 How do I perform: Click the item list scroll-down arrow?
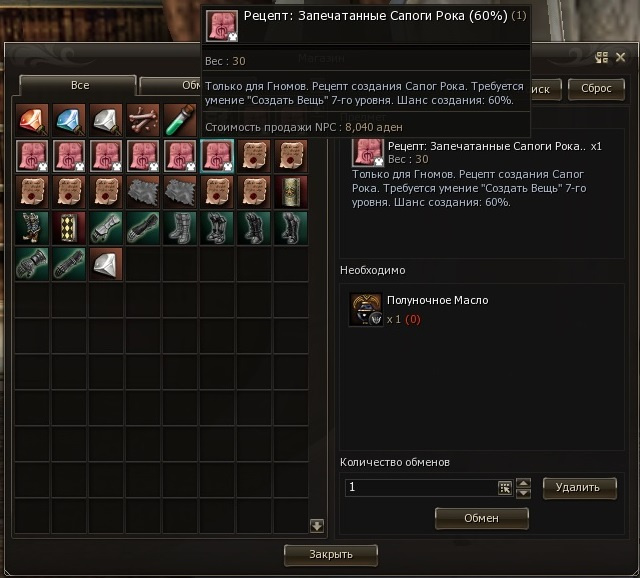point(316,525)
